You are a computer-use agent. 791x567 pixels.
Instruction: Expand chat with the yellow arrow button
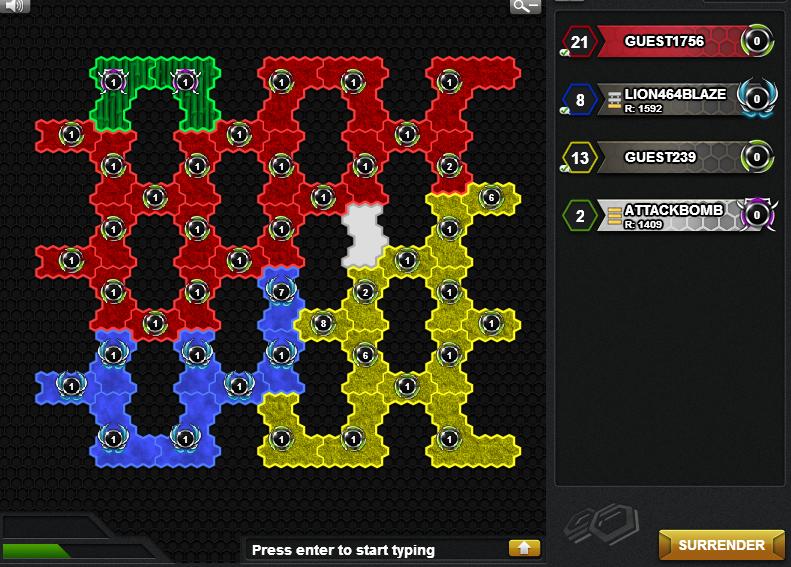(x=524, y=548)
